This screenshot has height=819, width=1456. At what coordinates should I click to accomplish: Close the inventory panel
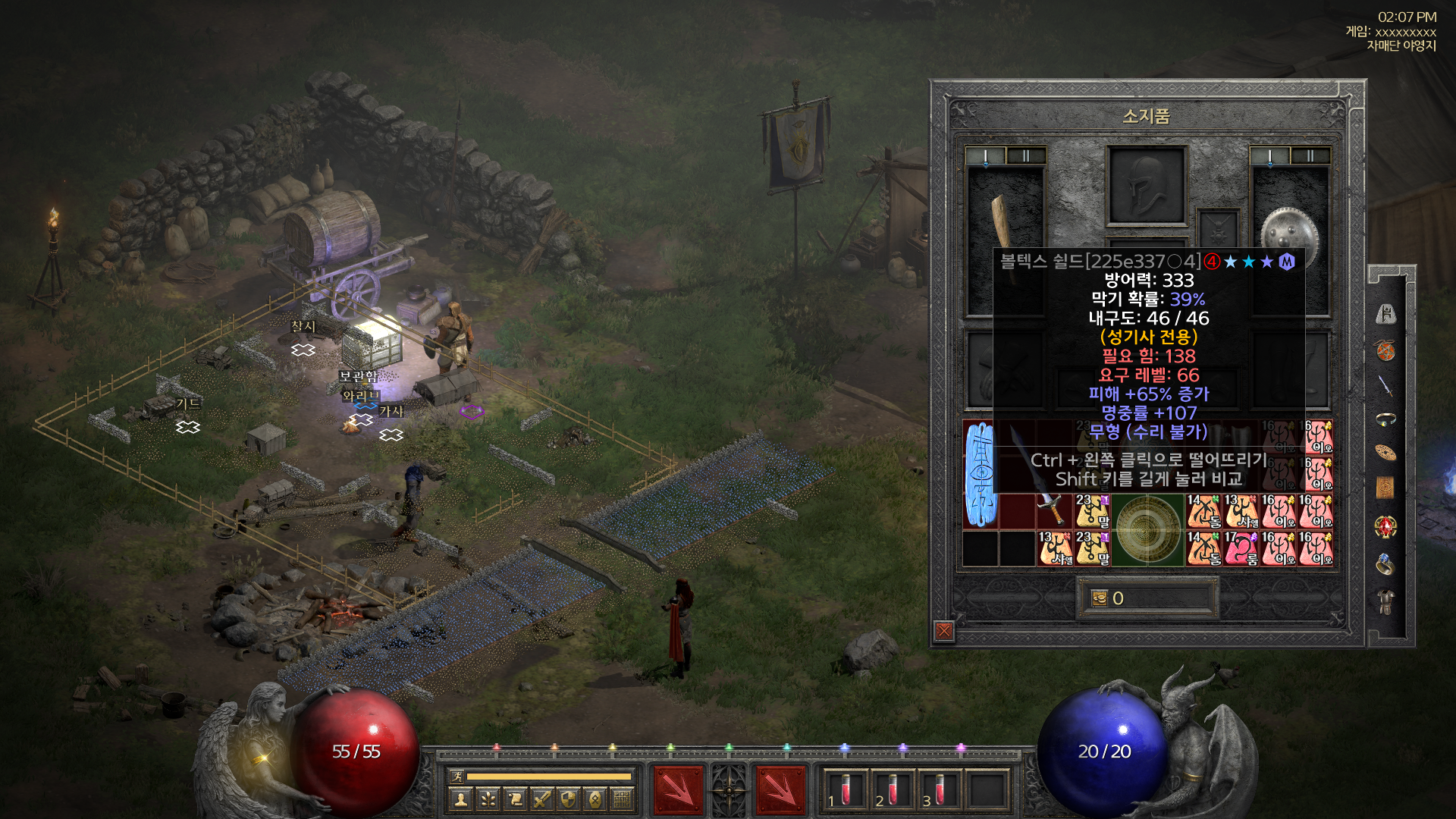tap(944, 631)
